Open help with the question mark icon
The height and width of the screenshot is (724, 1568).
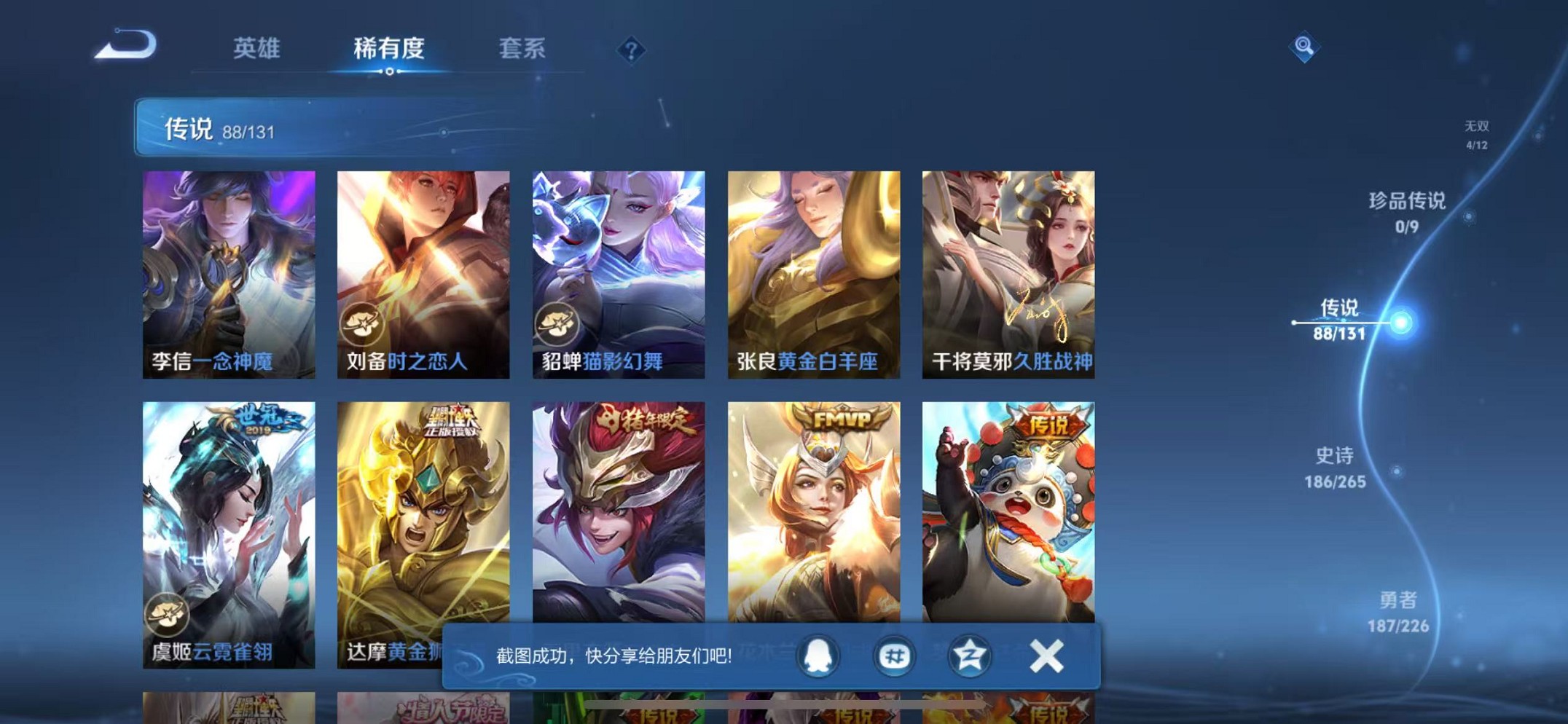click(x=631, y=50)
